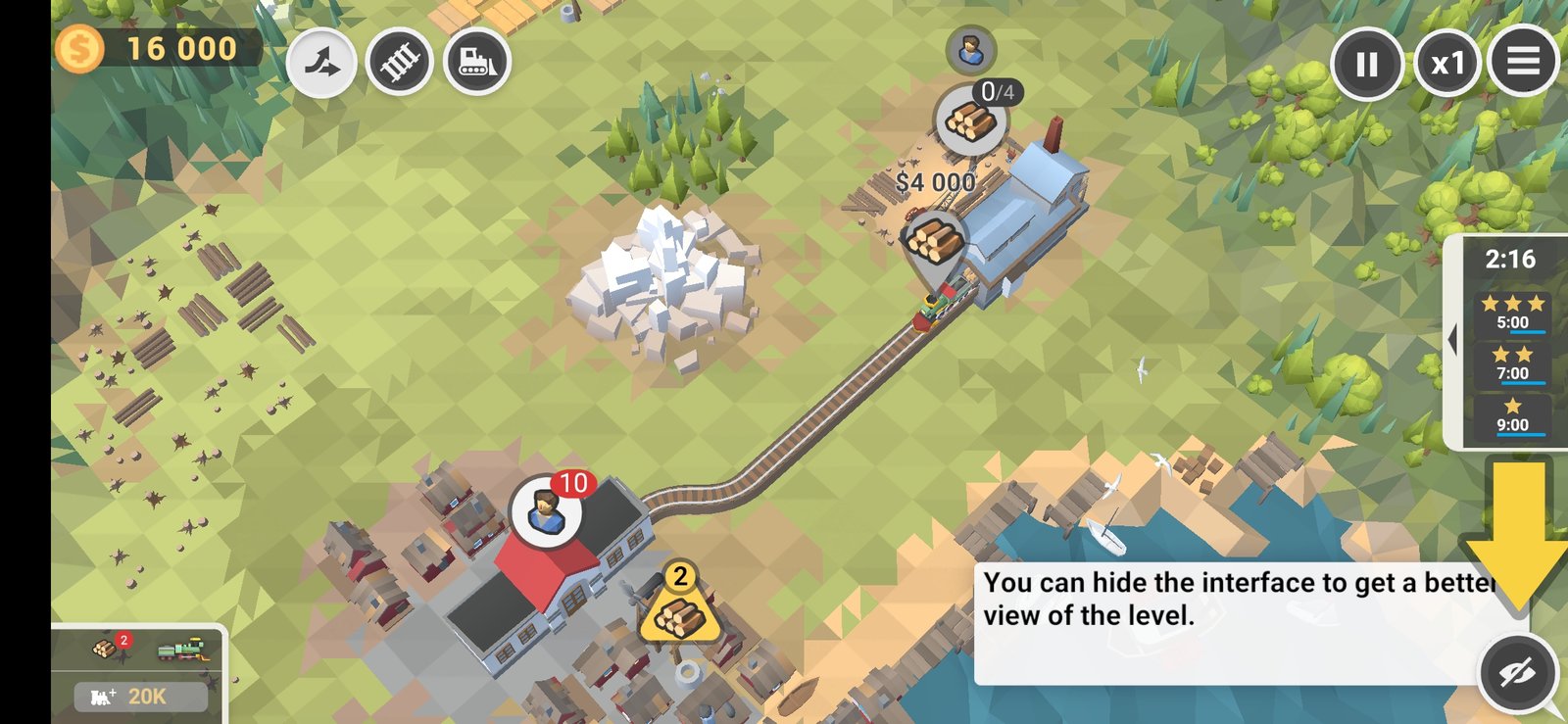Select the green locomotive in the train panel

[x=183, y=650]
